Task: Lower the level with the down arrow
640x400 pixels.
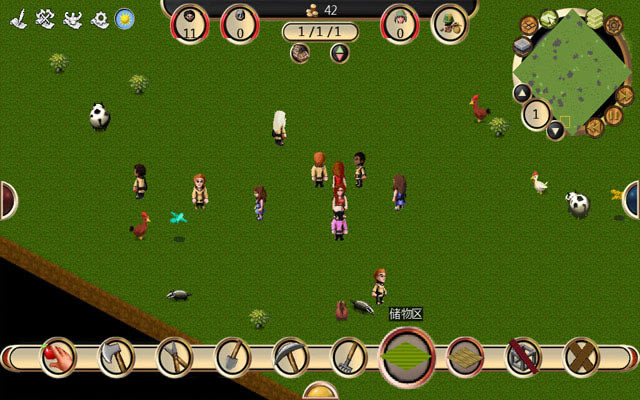Action: tap(555, 130)
